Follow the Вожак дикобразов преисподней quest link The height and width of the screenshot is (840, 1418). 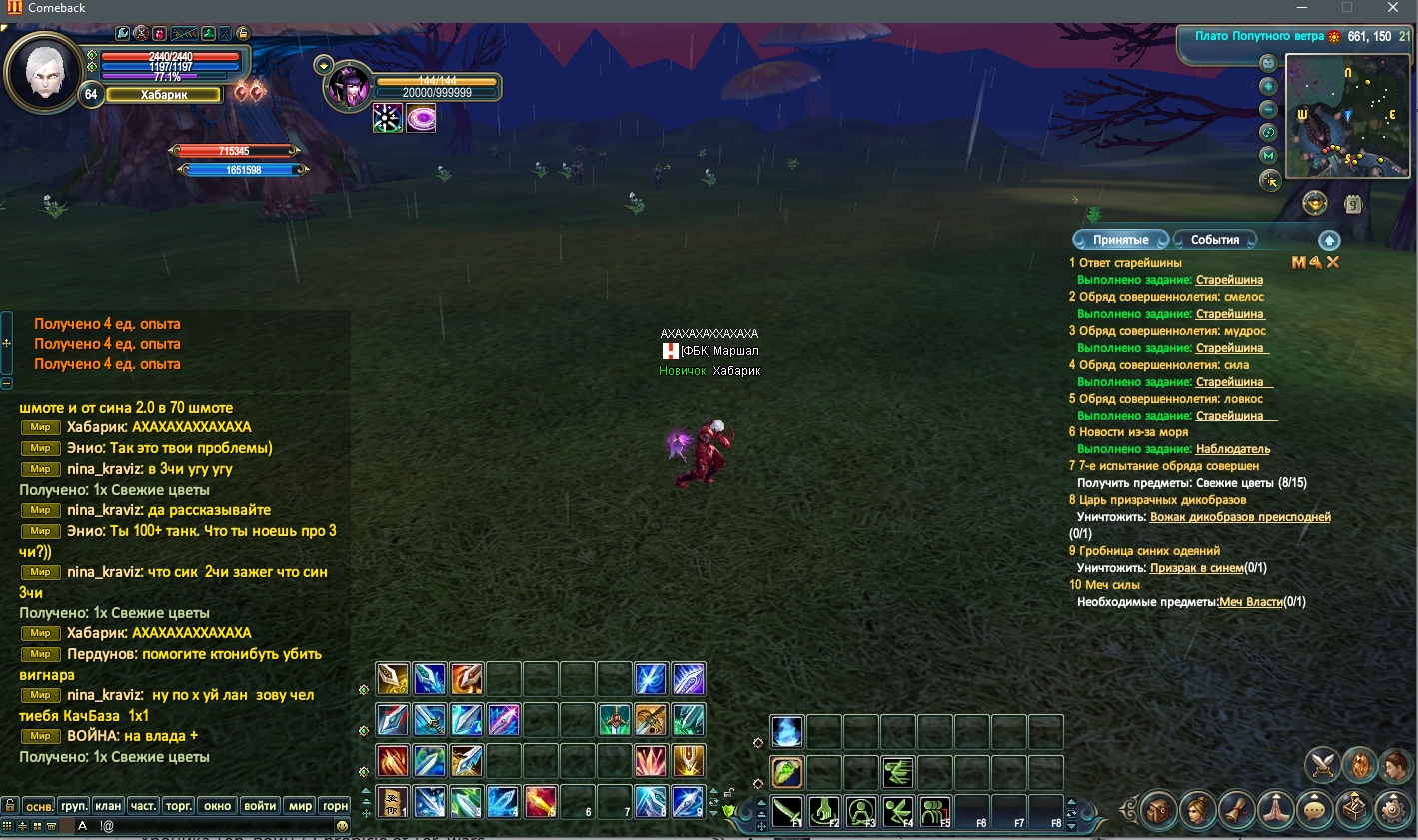[x=1240, y=517]
